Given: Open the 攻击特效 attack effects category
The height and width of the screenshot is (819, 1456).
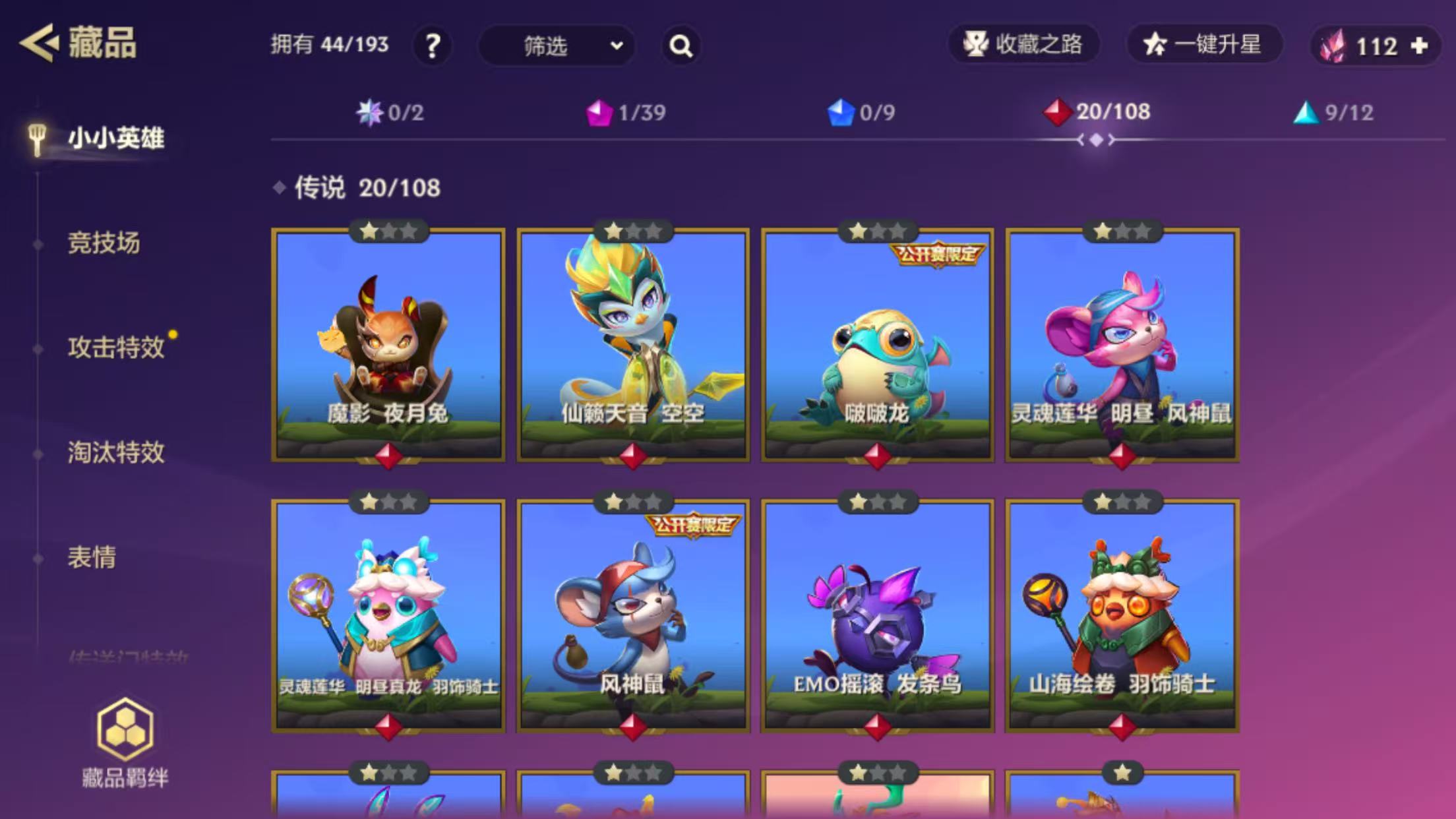Looking at the screenshot, I should 116,348.
